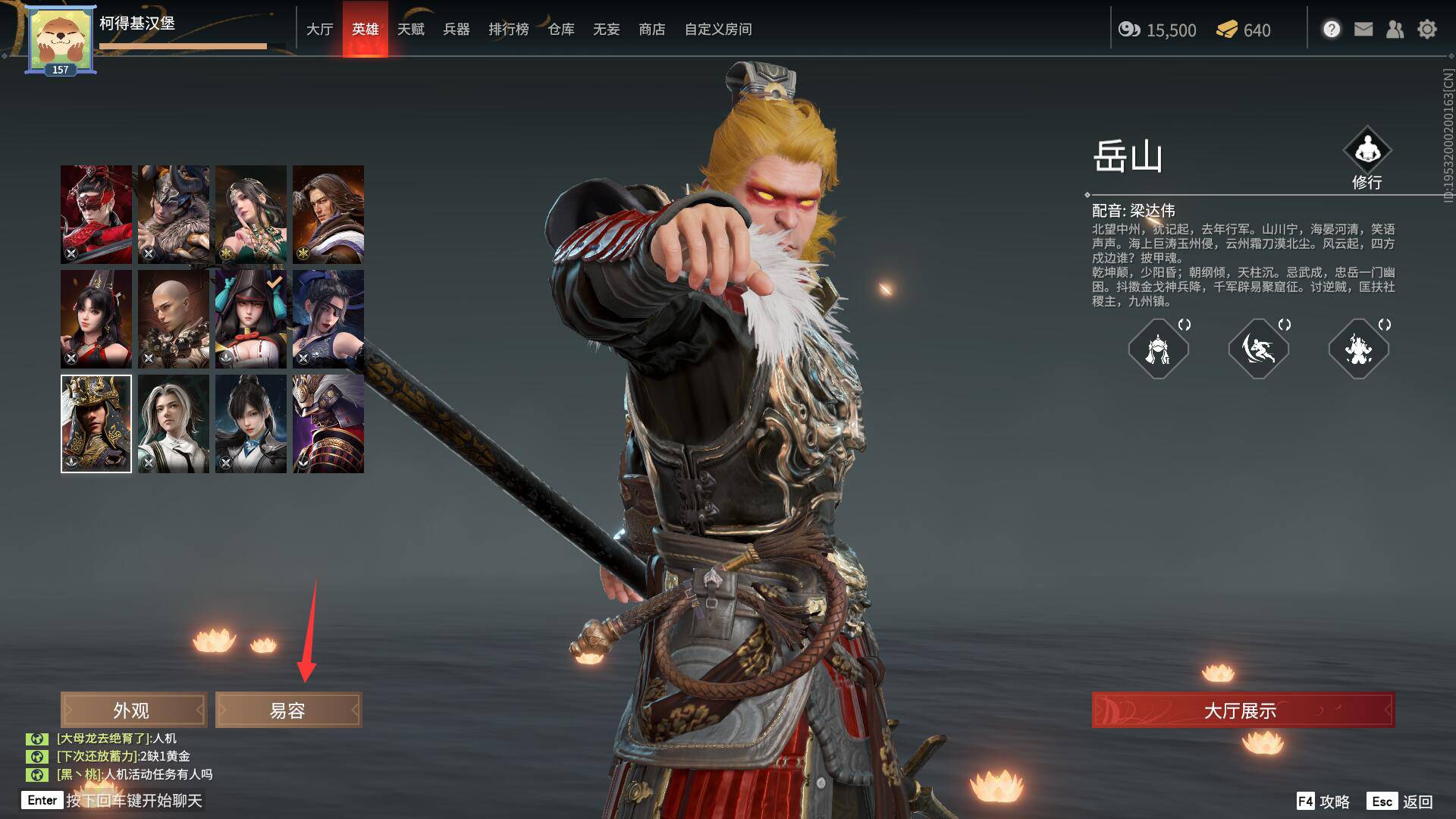1456x819 pixels.
Task: Open the 自定义房间 custom room tab
Action: (717, 30)
